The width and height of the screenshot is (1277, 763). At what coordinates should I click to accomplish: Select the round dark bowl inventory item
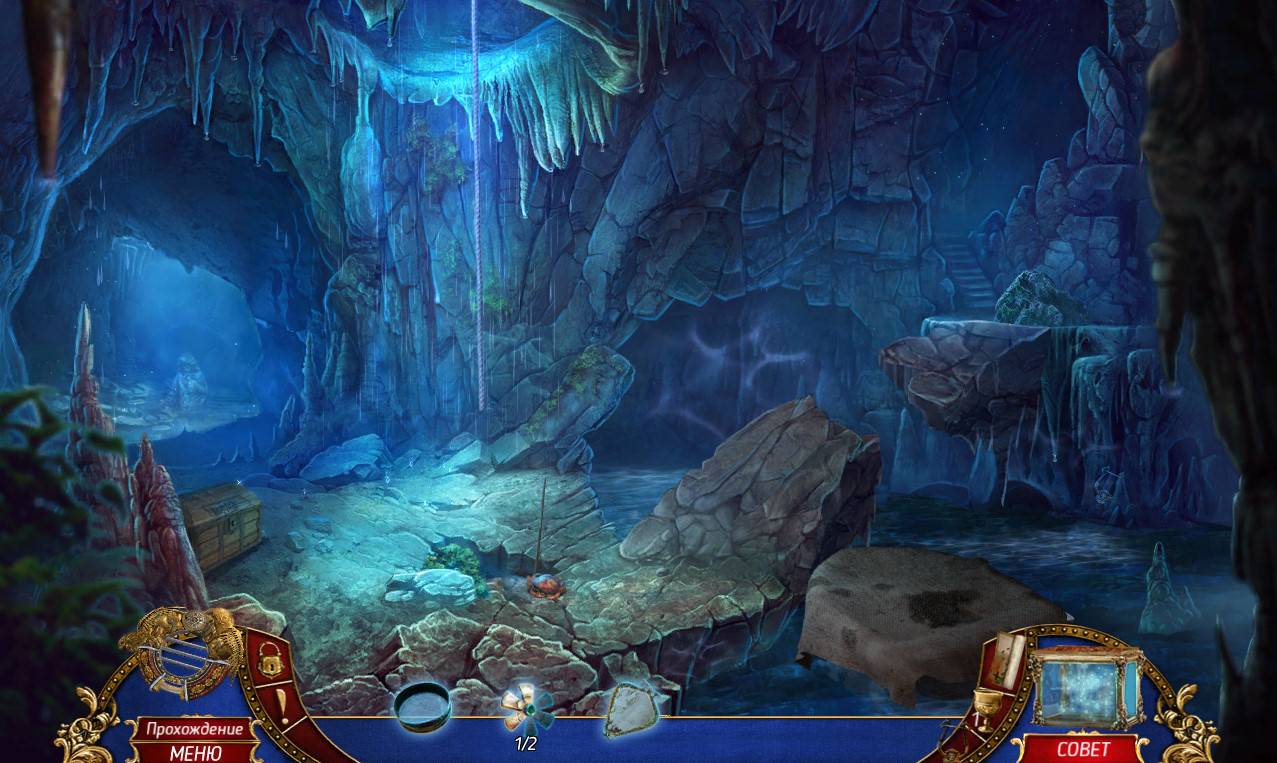pos(422,706)
